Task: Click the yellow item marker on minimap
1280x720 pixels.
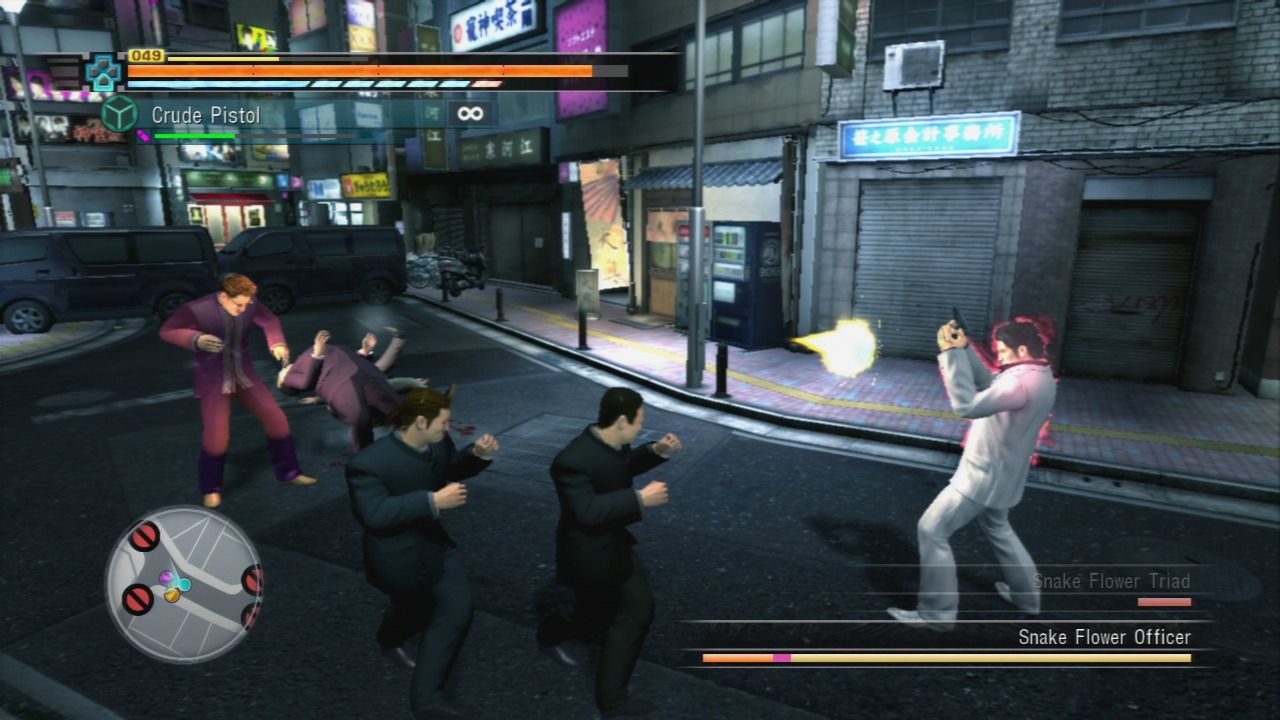Action: coord(173,596)
